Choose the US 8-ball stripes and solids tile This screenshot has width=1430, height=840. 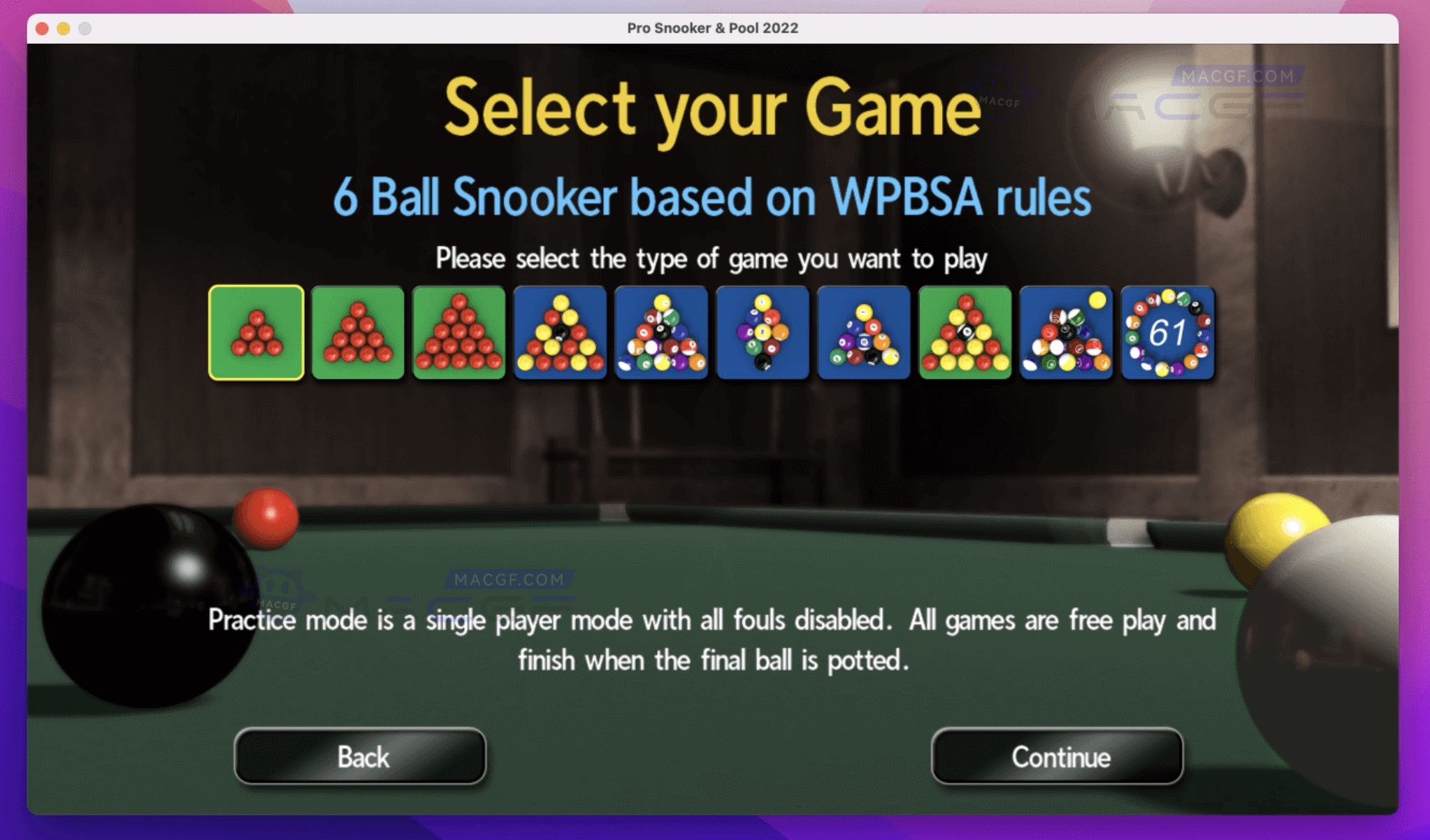pyautogui.click(x=660, y=333)
